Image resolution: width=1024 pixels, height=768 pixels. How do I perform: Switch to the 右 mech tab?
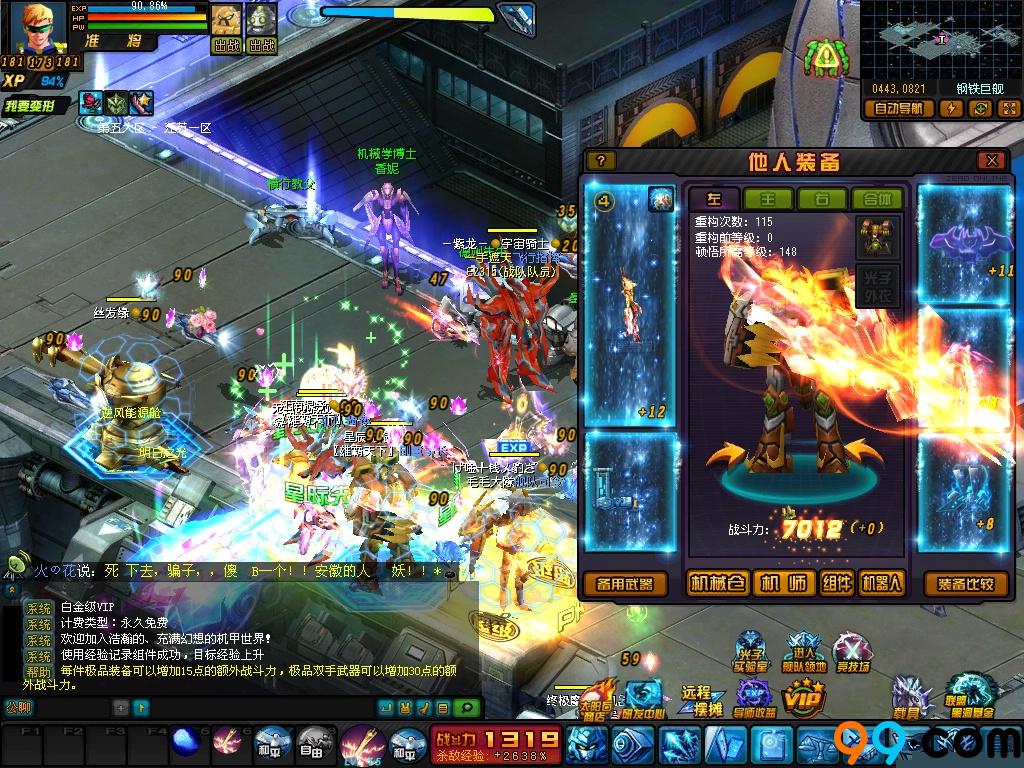[x=822, y=199]
